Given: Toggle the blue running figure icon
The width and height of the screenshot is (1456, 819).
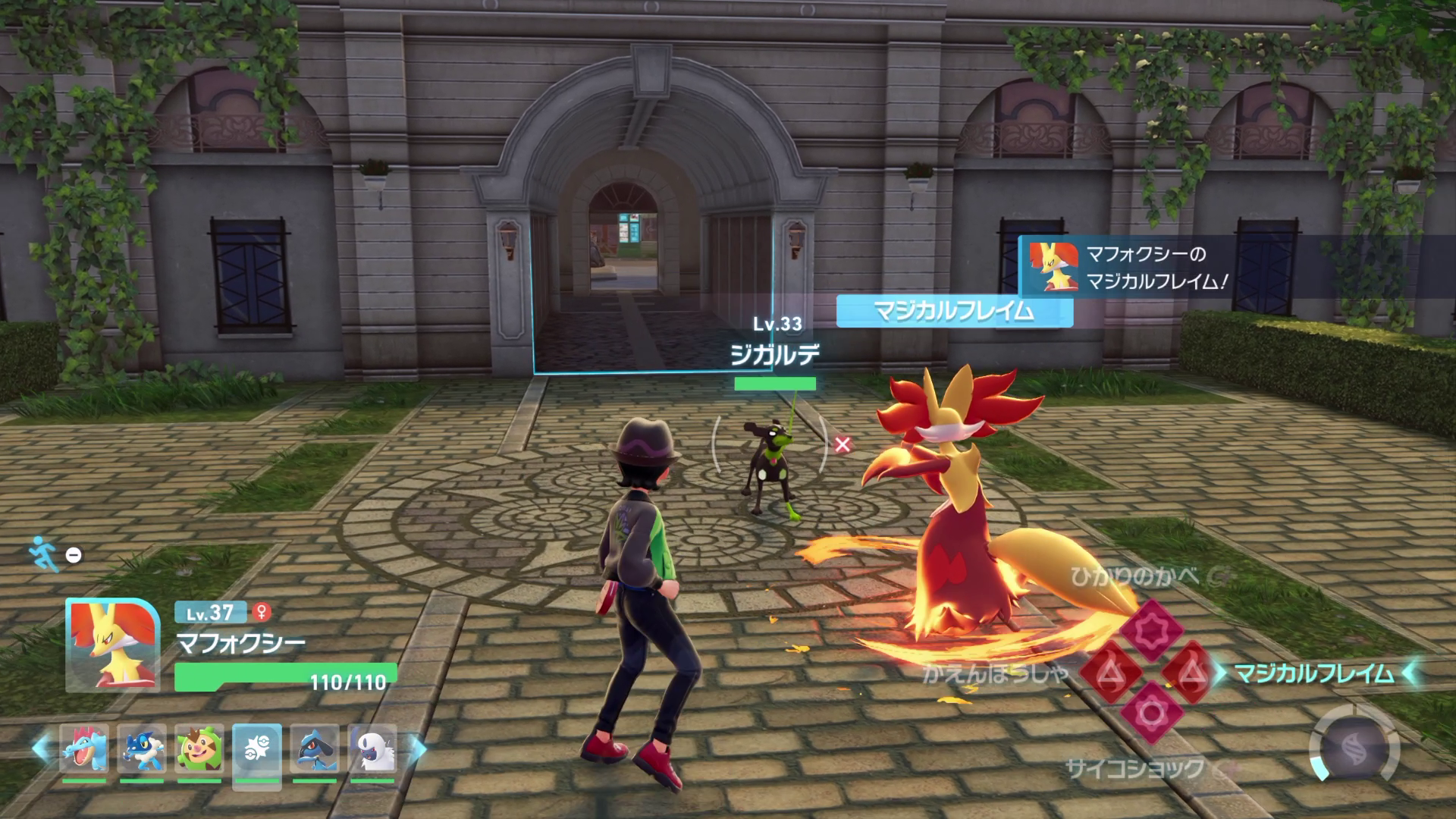Looking at the screenshot, I should click(x=45, y=554).
